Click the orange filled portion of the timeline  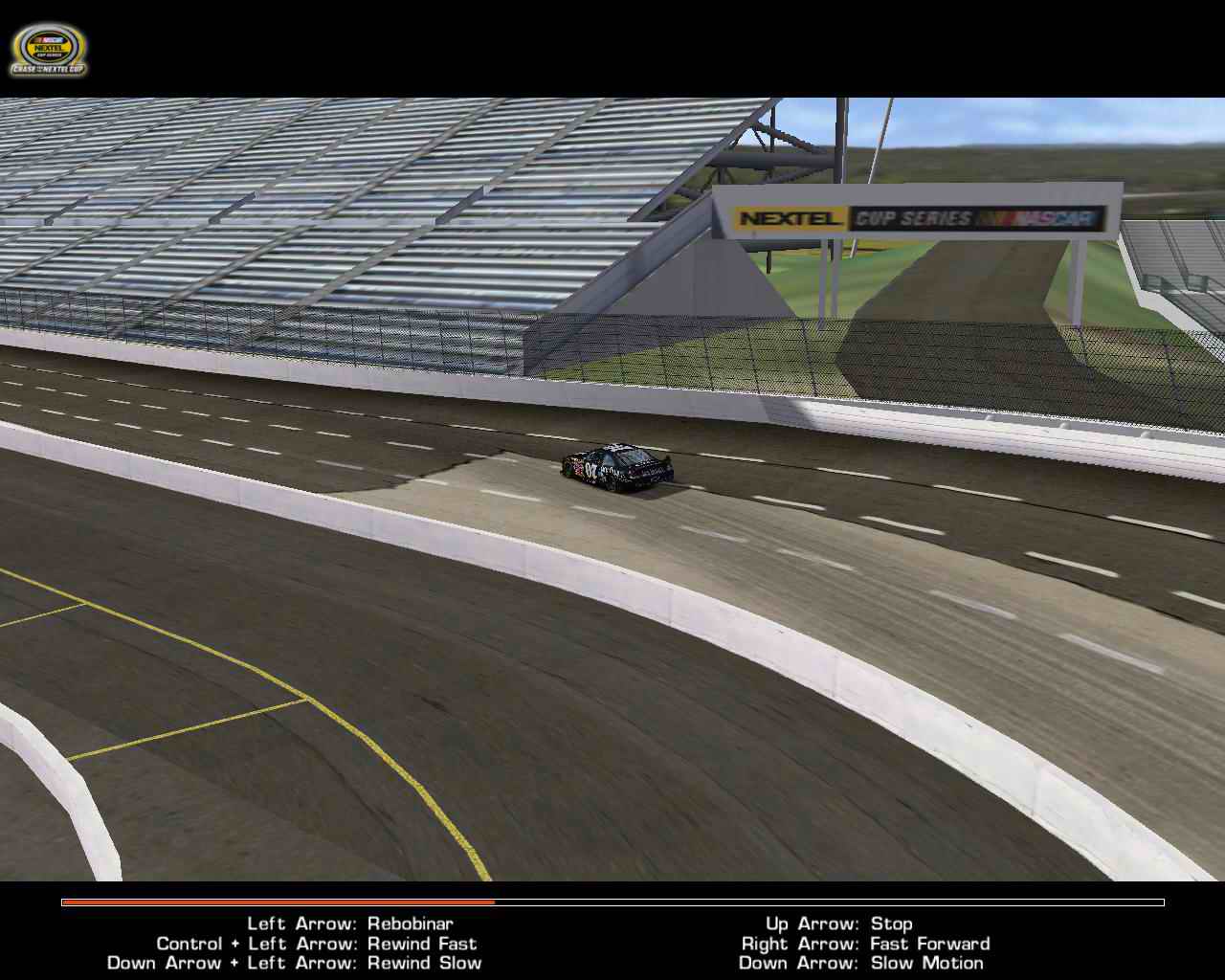tap(278, 902)
